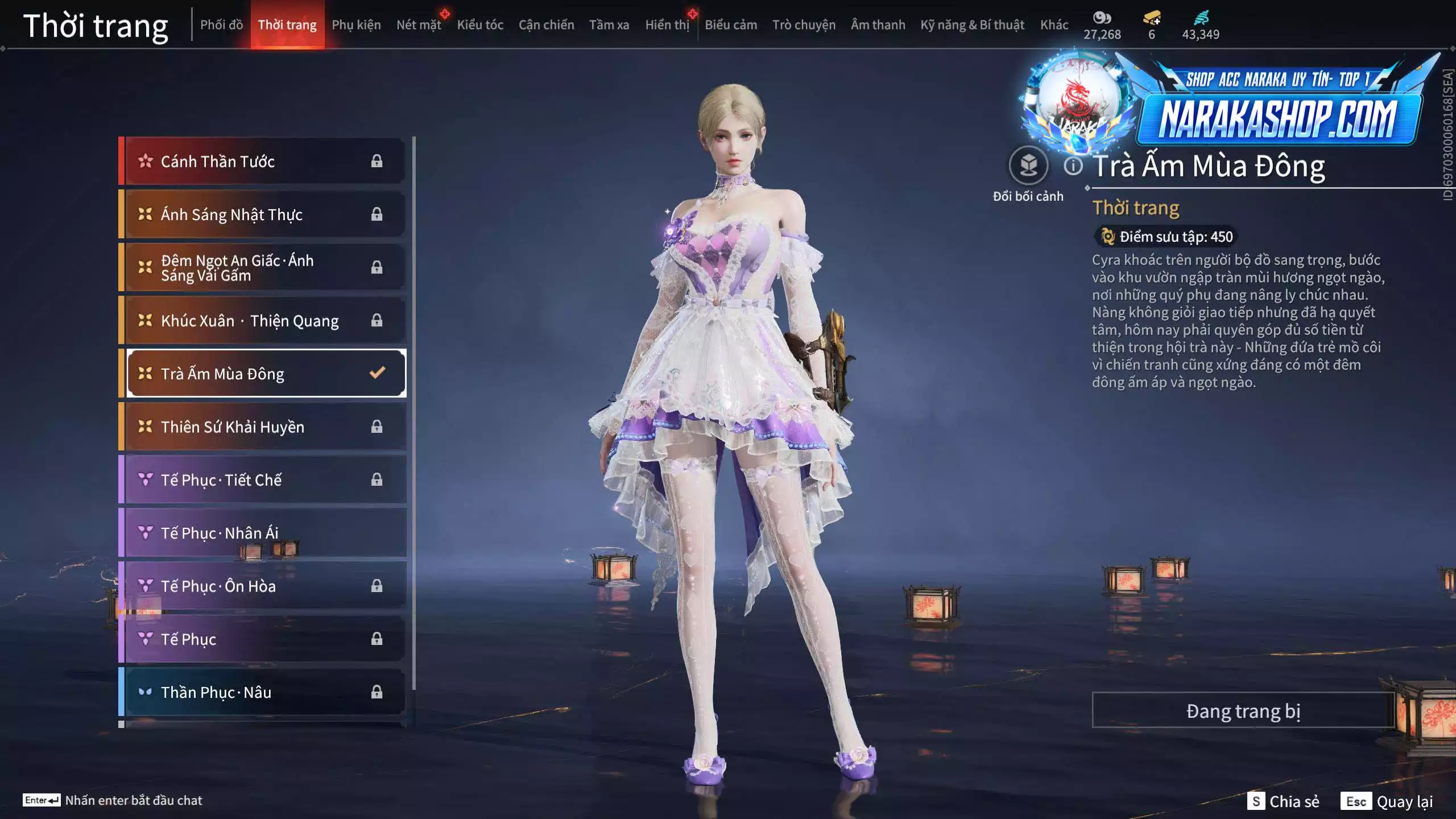This screenshot has width=1456, height=819.
Task: Open the Cận chiến category
Action: (546, 25)
